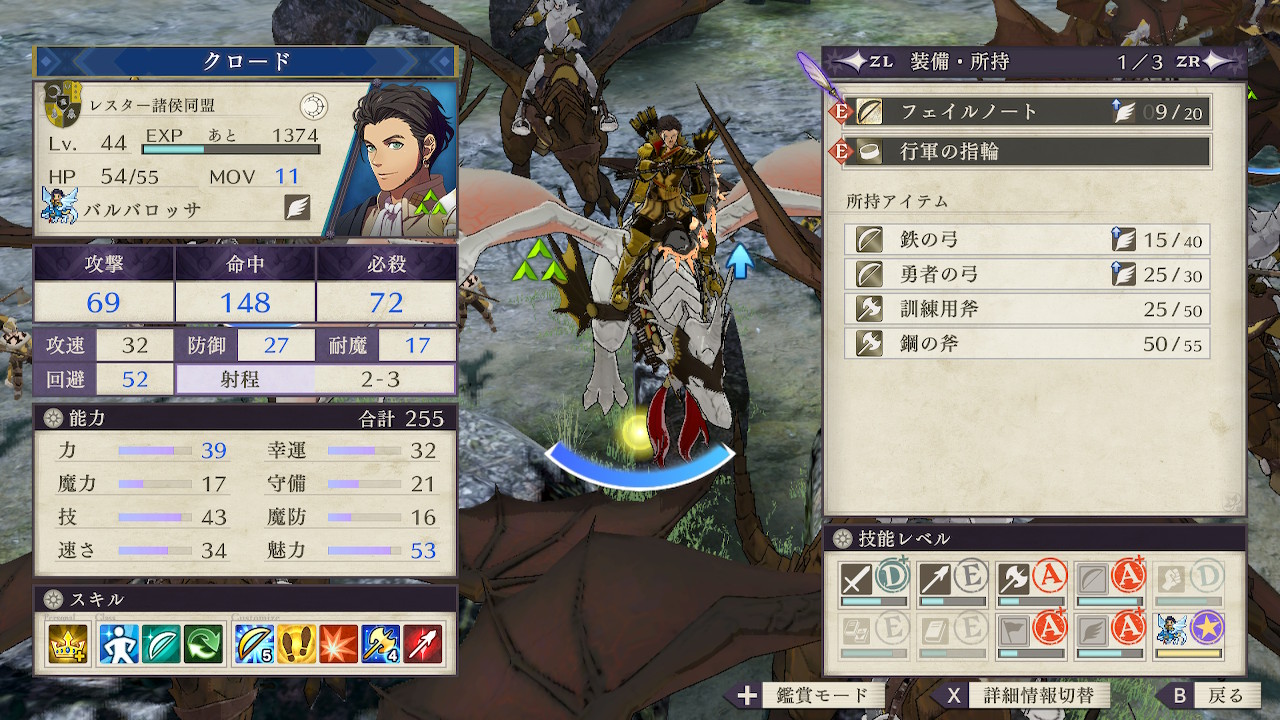Image resolution: width=1280 pixels, height=720 pixels.
Task: Select the axe skill icon marked 4
Action: 381,643
